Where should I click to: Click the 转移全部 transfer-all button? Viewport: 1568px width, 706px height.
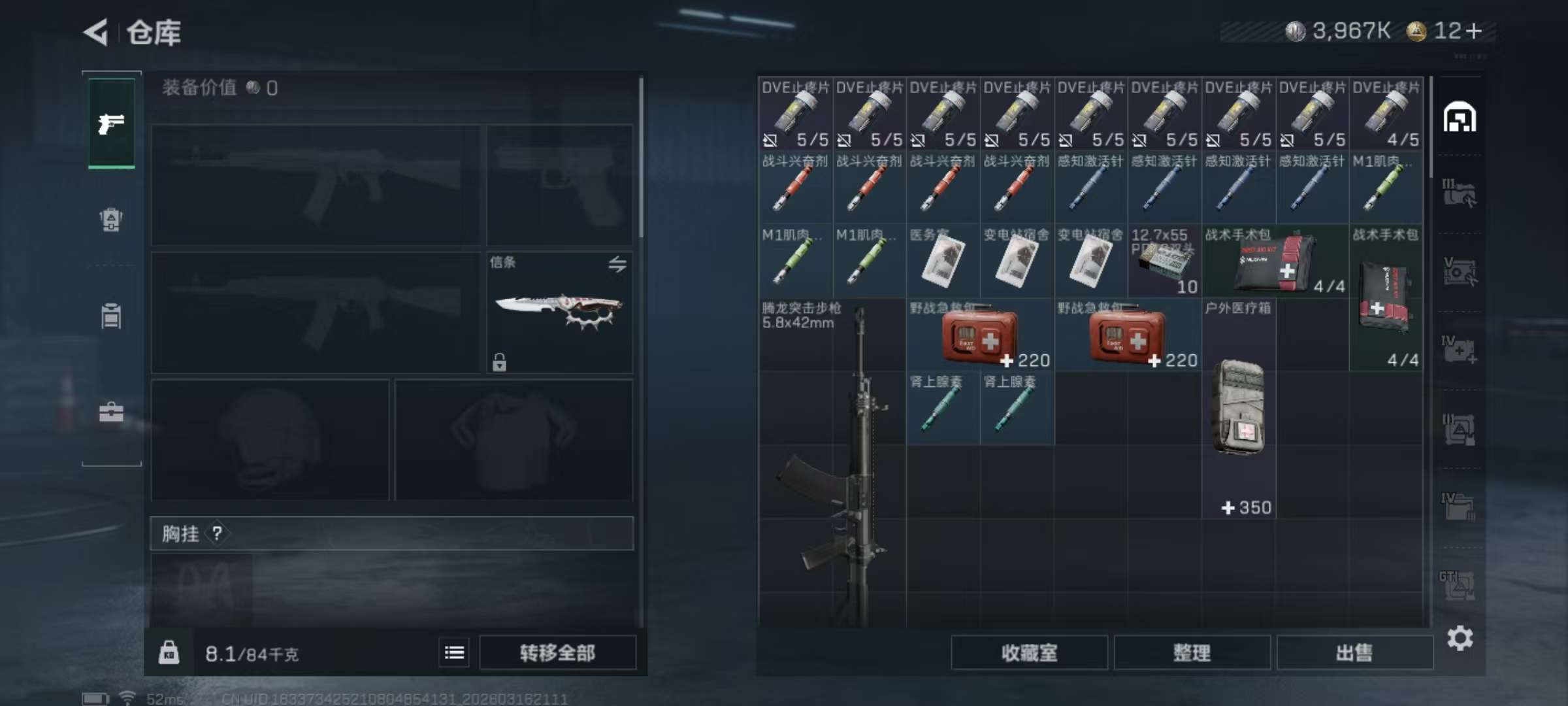tap(557, 652)
